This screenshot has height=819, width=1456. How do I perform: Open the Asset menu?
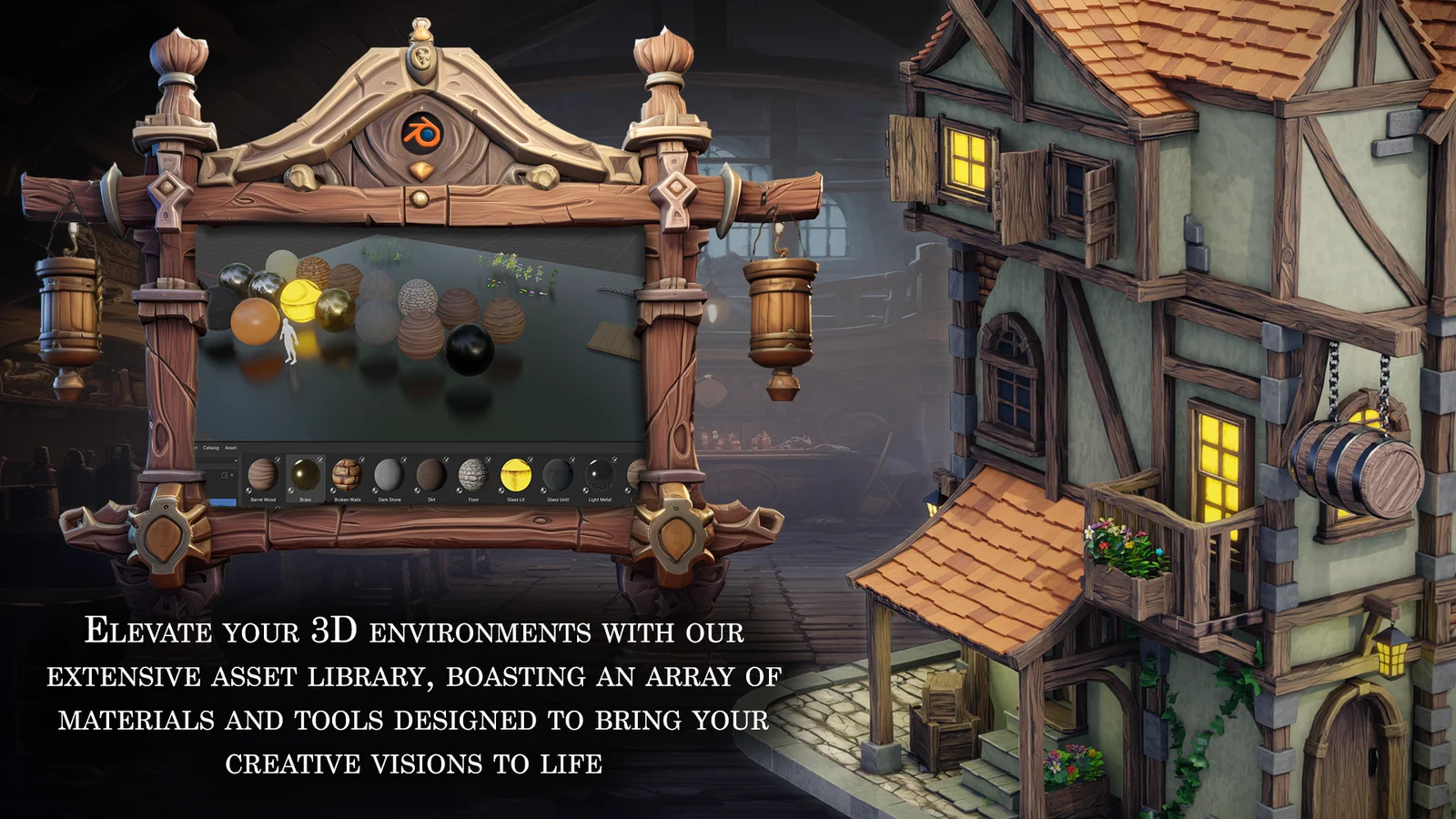230,448
